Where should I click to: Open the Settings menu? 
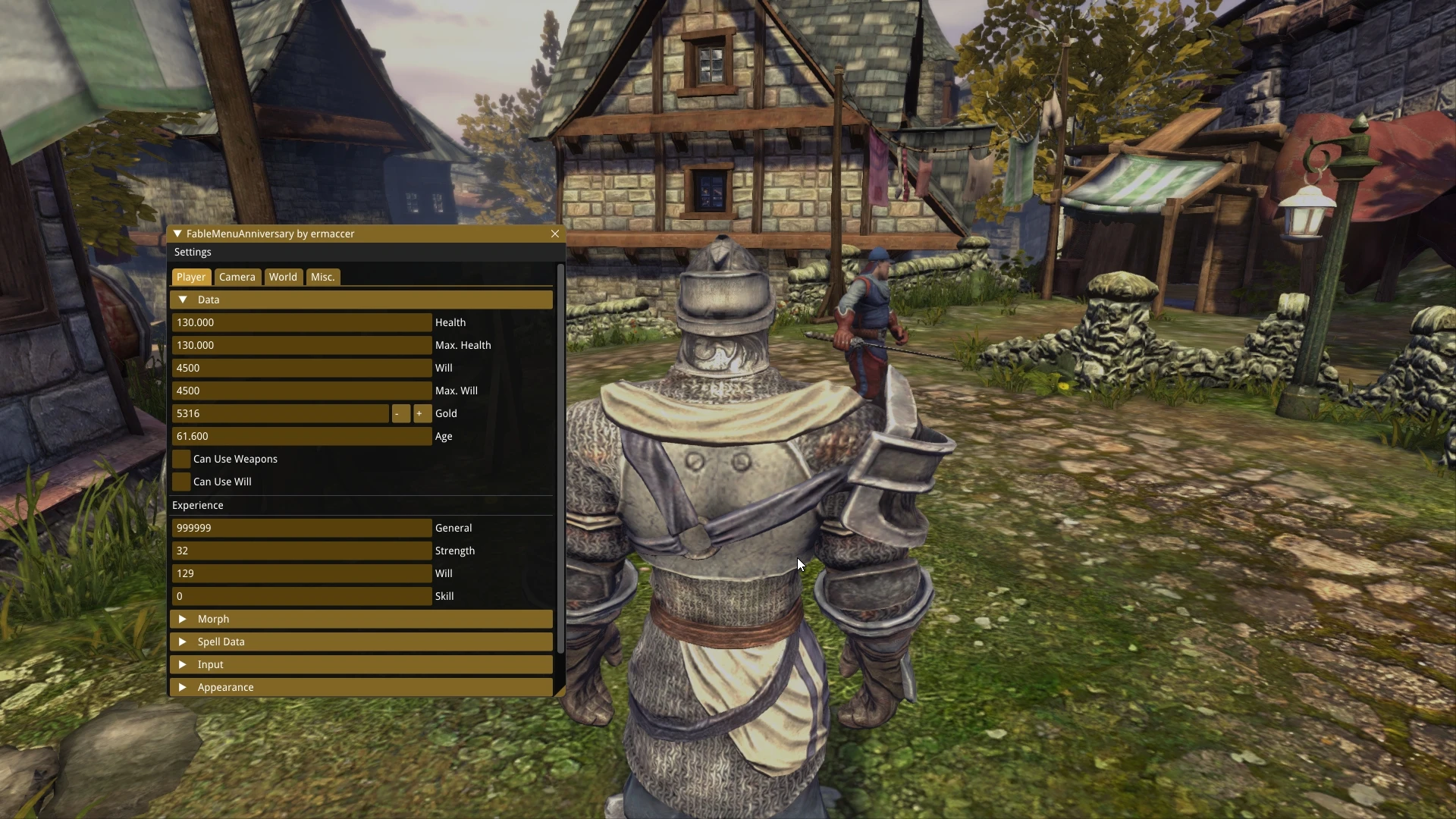tap(193, 252)
